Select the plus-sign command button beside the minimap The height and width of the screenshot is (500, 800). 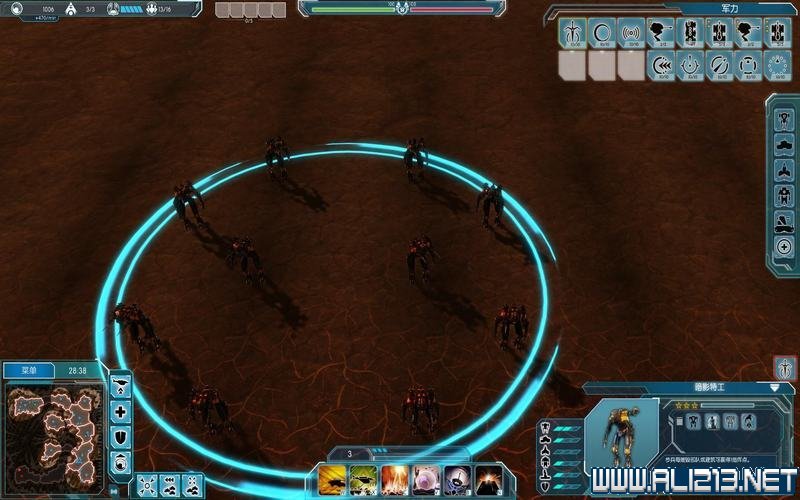(x=121, y=411)
